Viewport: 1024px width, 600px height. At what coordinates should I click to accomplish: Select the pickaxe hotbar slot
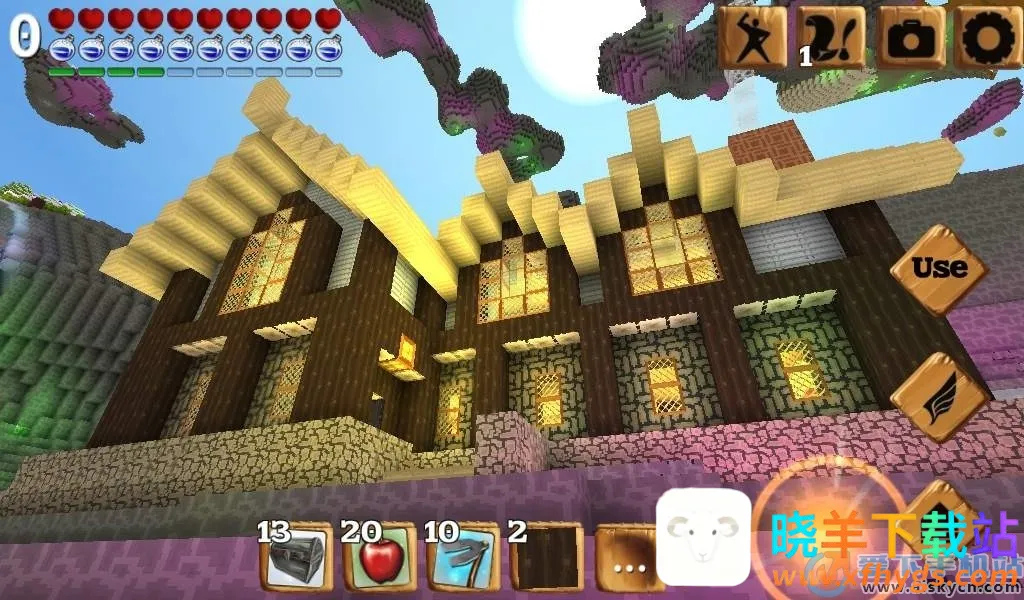click(x=462, y=558)
